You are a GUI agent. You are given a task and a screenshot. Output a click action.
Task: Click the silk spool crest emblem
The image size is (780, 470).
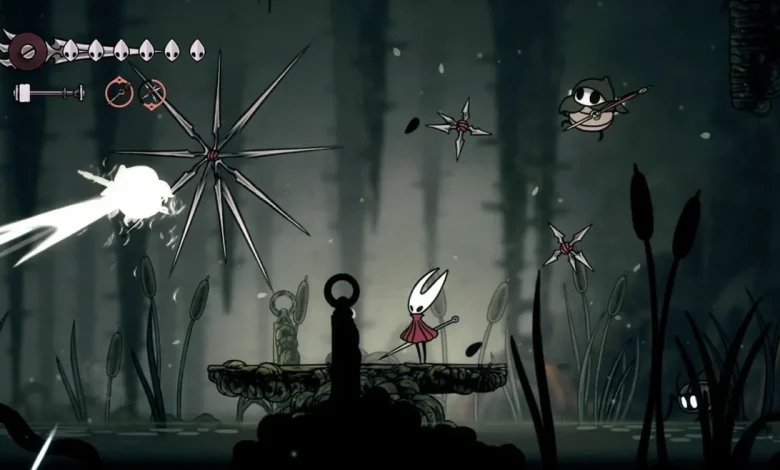click(27, 49)
